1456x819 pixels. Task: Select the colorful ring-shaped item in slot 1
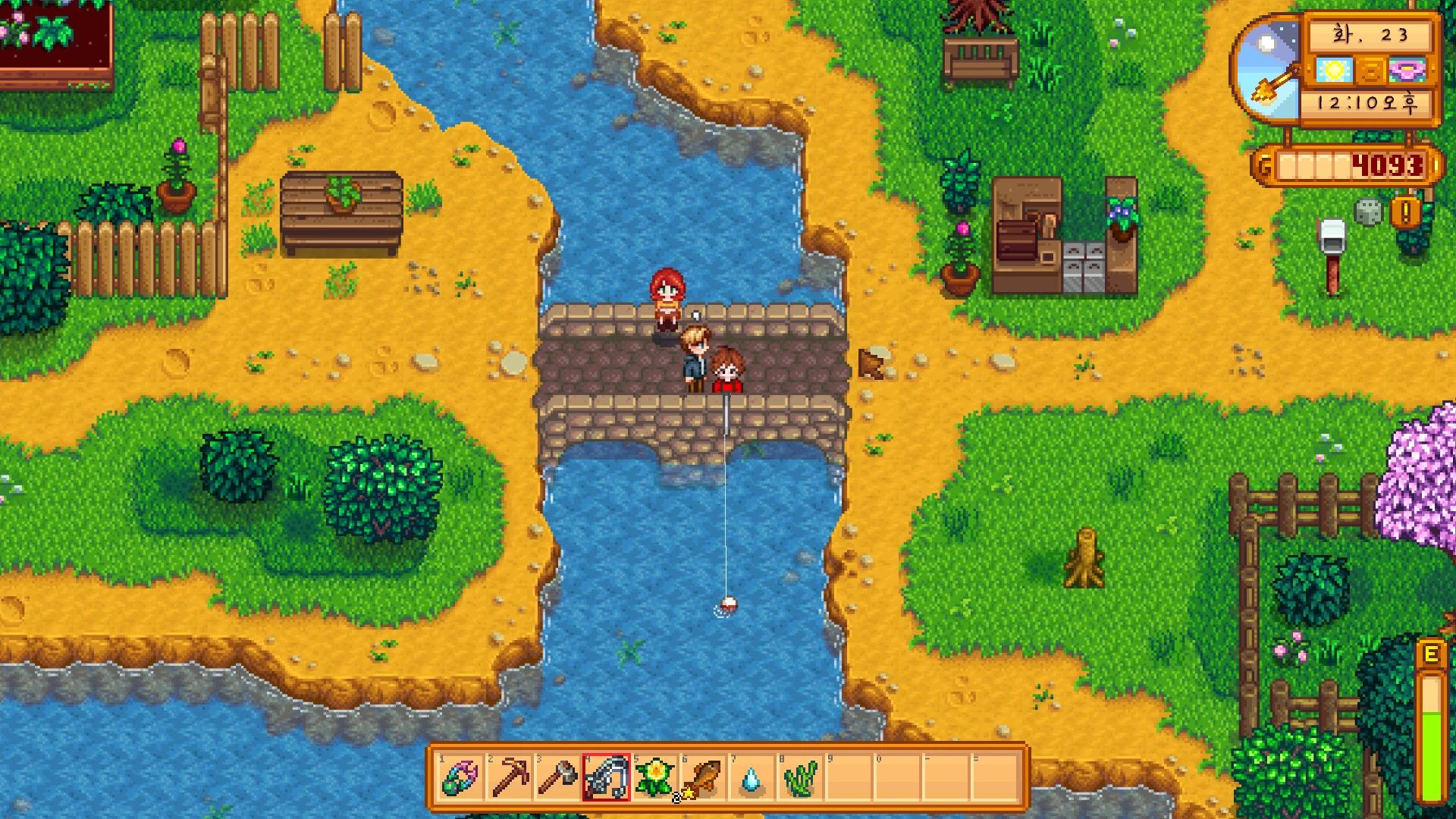point(460,778)
